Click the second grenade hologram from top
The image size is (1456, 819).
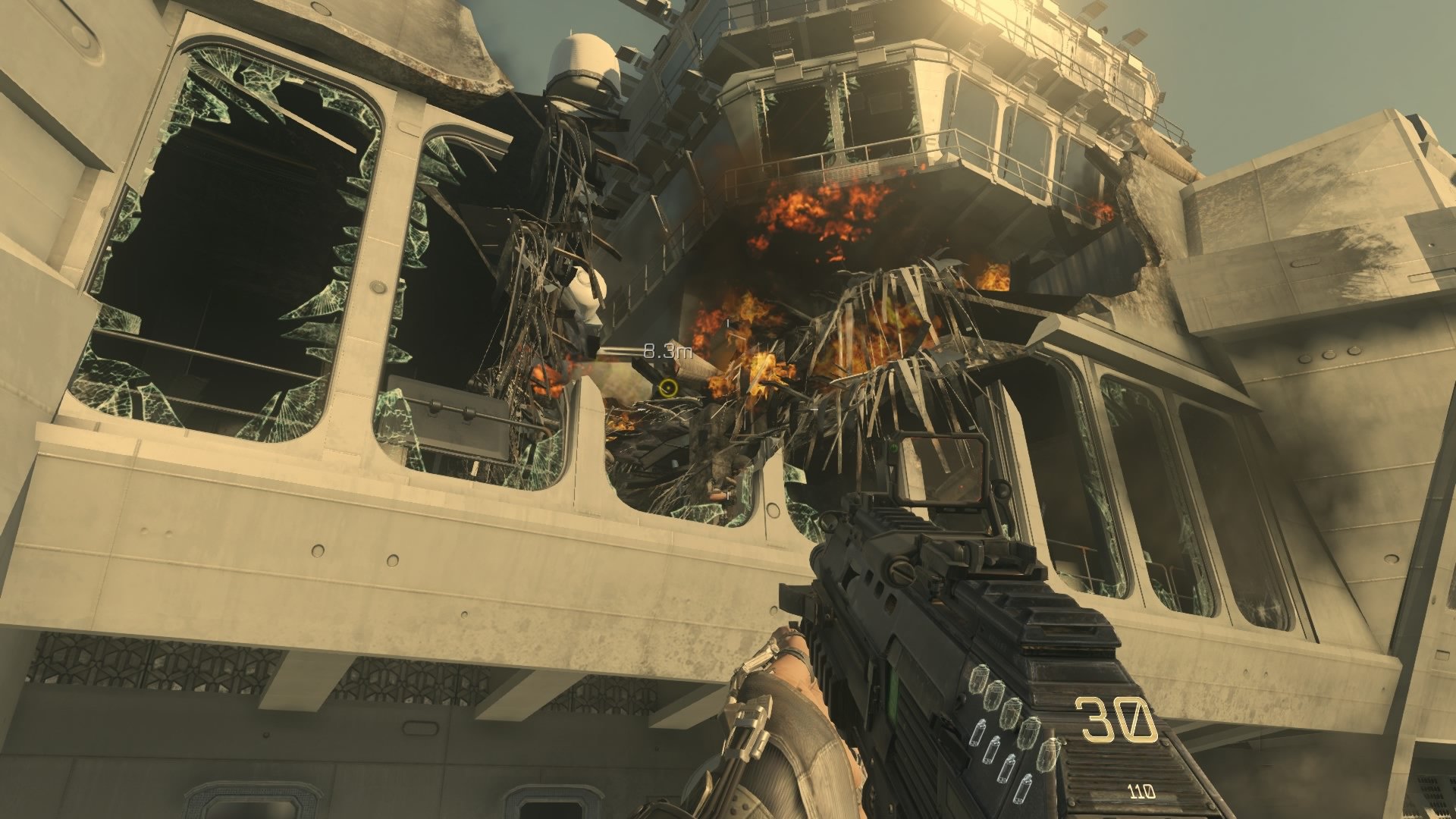coord(996,693)
